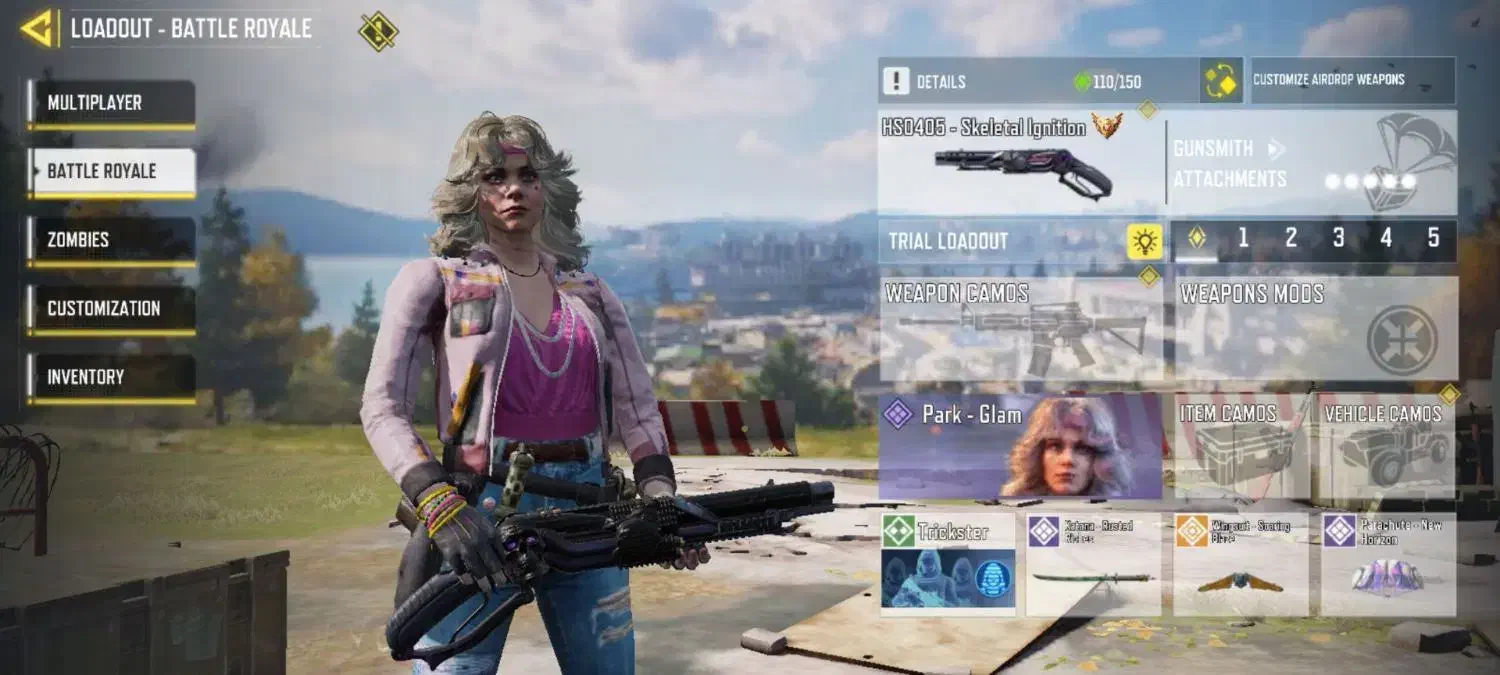The width and height of the screenshot is (1500, 675).
Task: Open the Multiplayer loadout section
Action: [x=111, y=103]
